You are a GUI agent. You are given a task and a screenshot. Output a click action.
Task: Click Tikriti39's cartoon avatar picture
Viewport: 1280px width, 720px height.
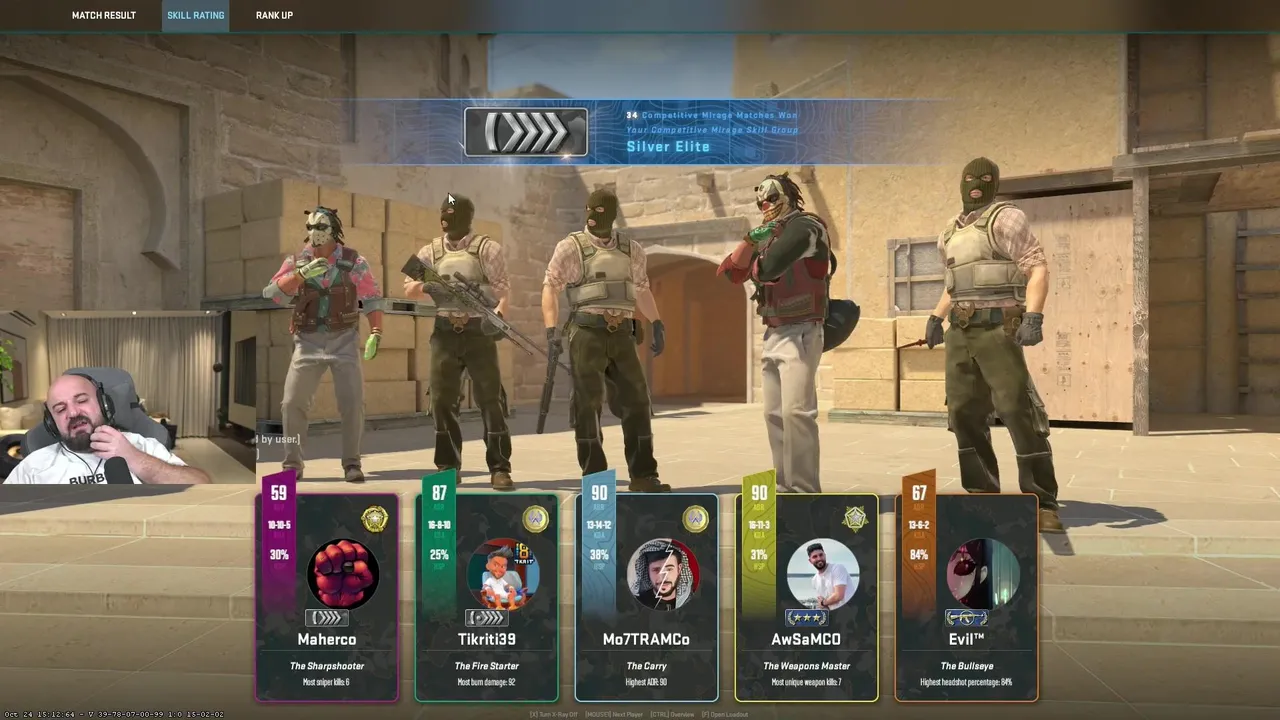(503, 573)
